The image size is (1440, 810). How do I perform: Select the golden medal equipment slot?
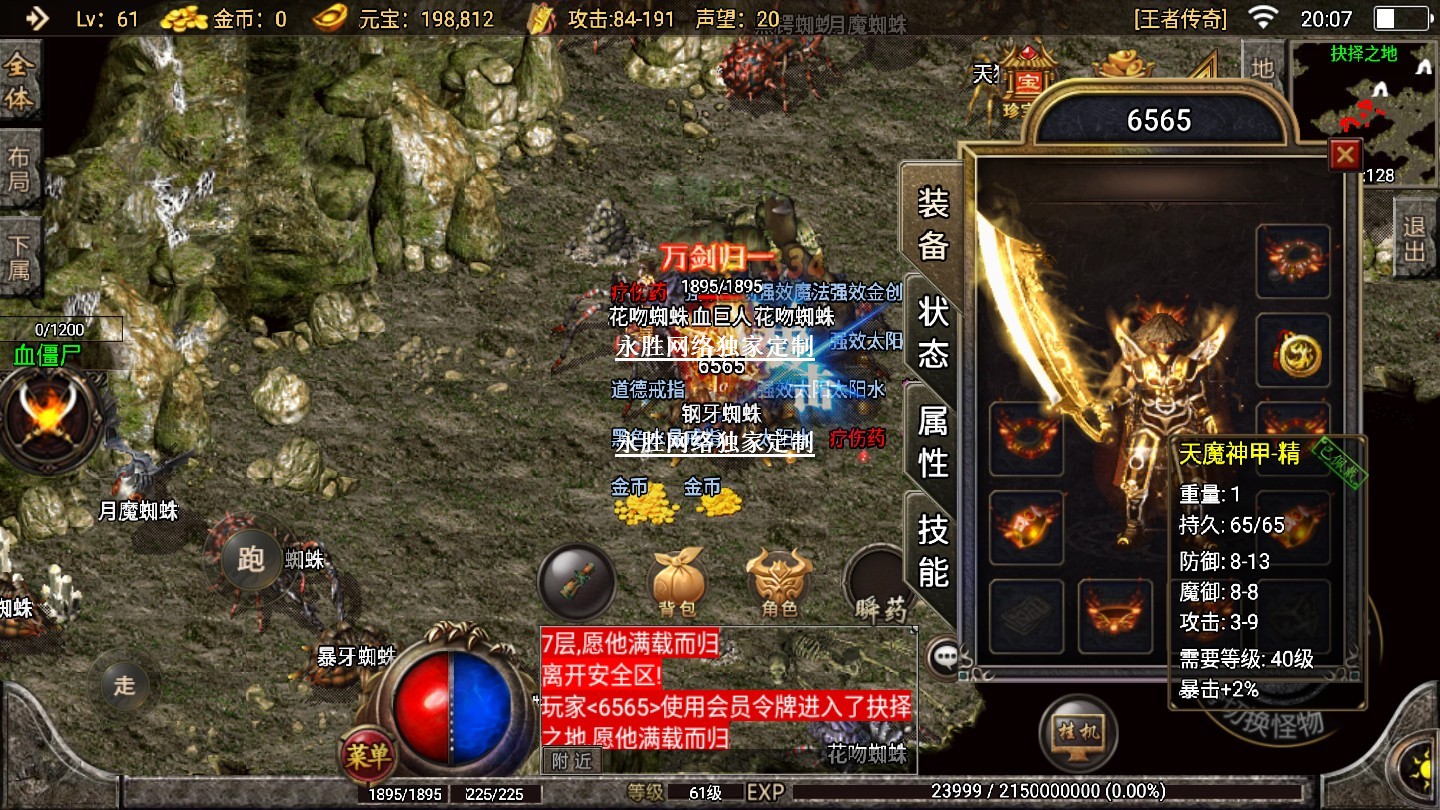1293,352
